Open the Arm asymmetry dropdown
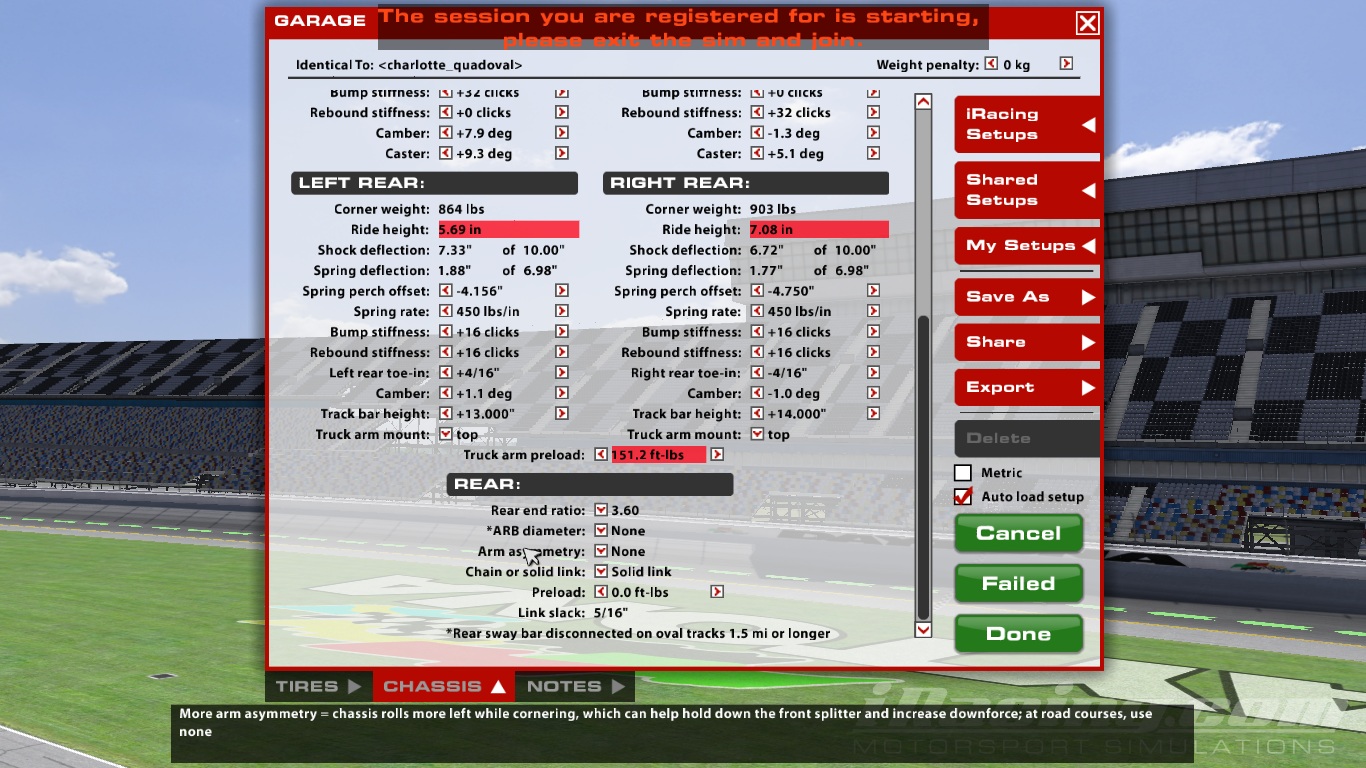Image resolution: width=1366 pixels, height=768 pixels. [601, 551]
